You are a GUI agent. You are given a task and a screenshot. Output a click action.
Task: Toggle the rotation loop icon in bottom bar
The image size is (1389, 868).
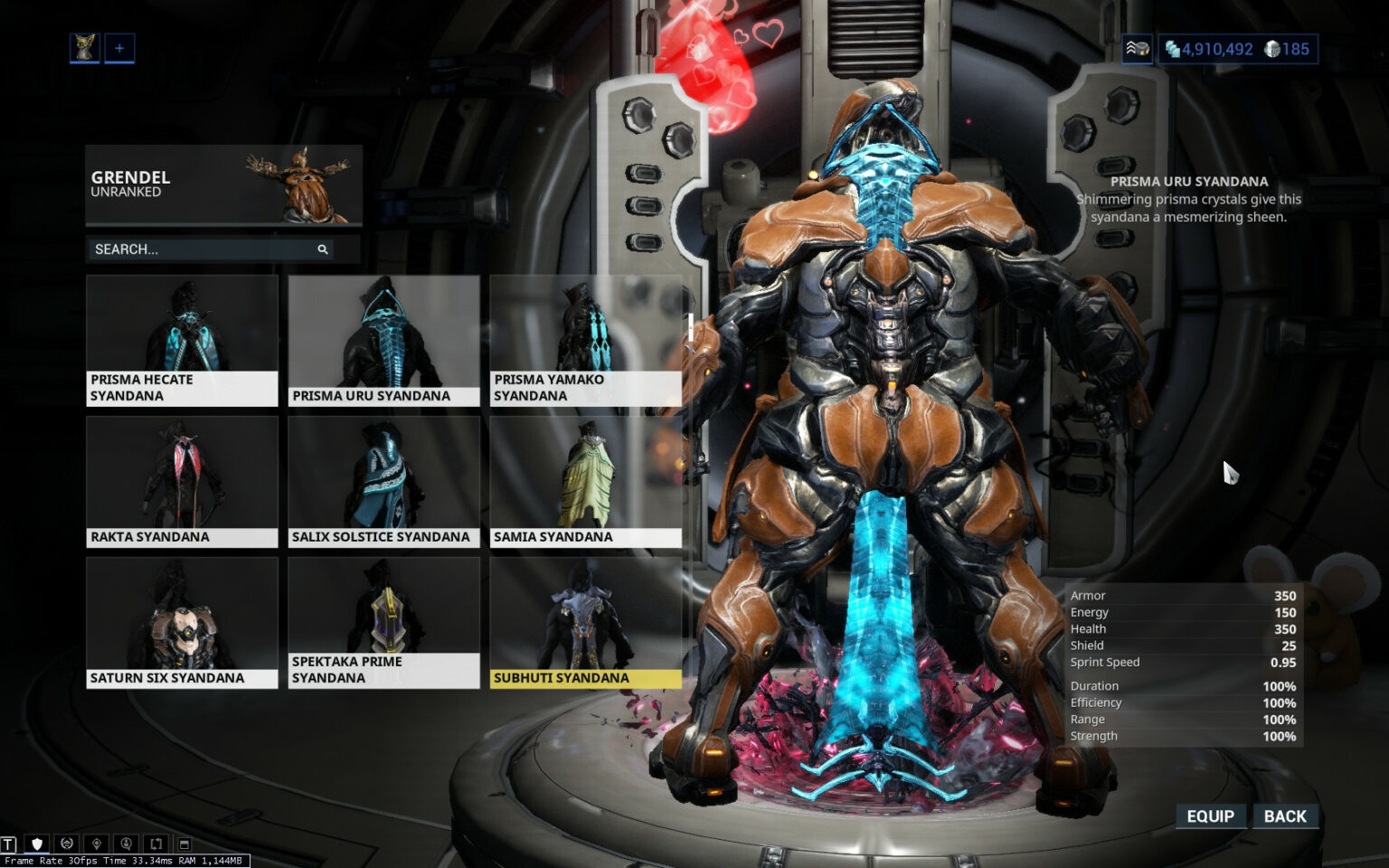[155, 843]
